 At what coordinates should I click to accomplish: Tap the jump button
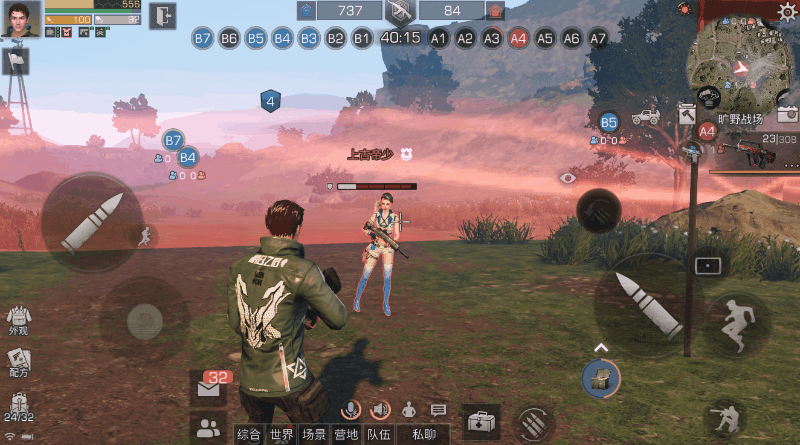click(737, 322)
